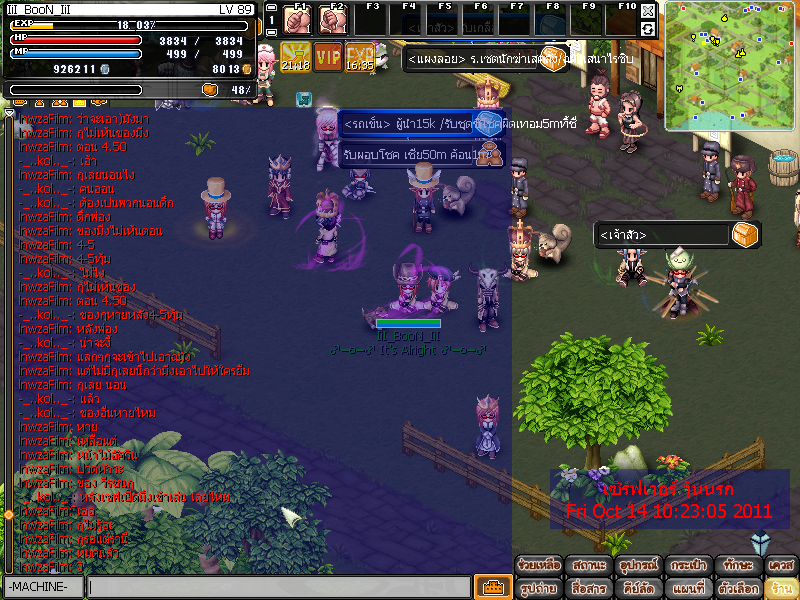
Task: Use the fist skill in slot F2
Action: click(333, 20)
